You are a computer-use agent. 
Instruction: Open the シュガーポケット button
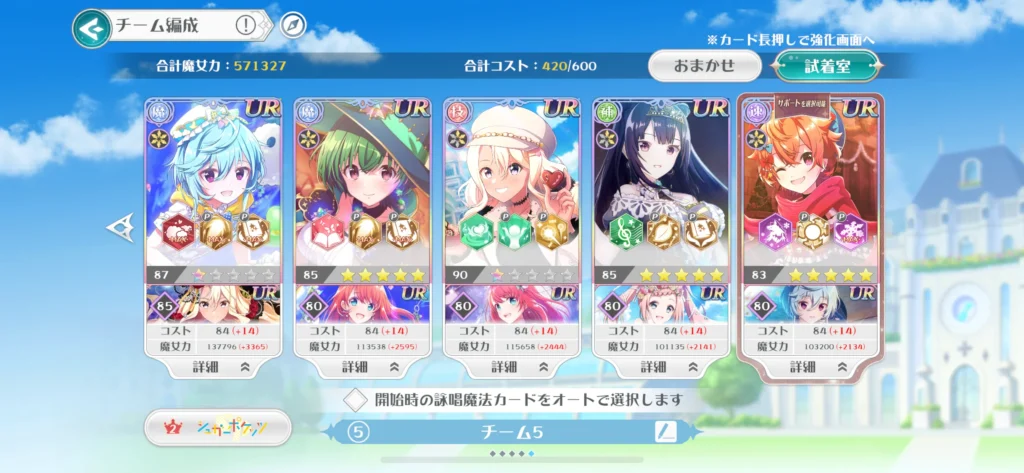218,428
